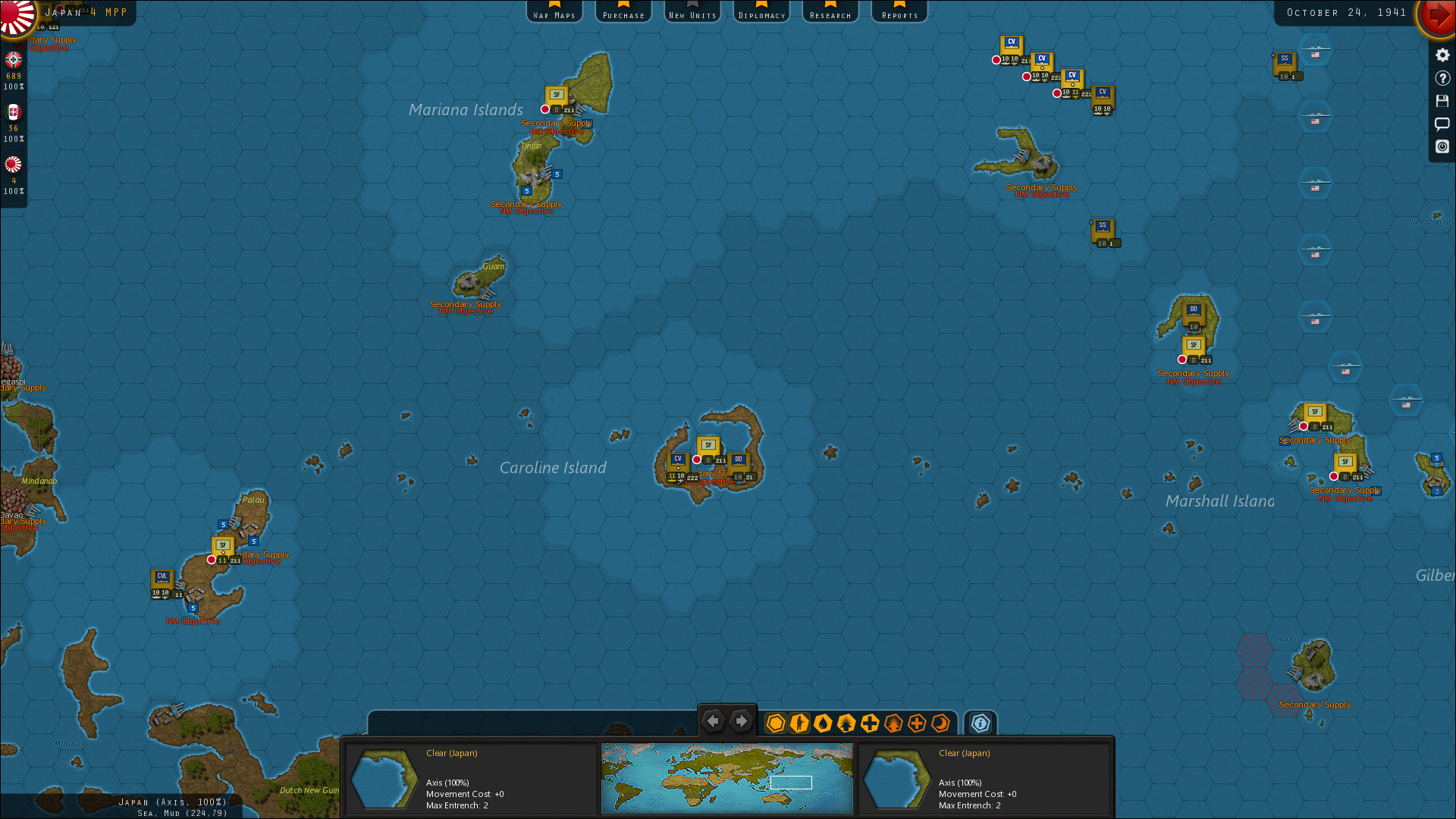This screenshot has width=1456, height=819.
Task: Open hex information with the blue info icon
Action: pos(980,724)
